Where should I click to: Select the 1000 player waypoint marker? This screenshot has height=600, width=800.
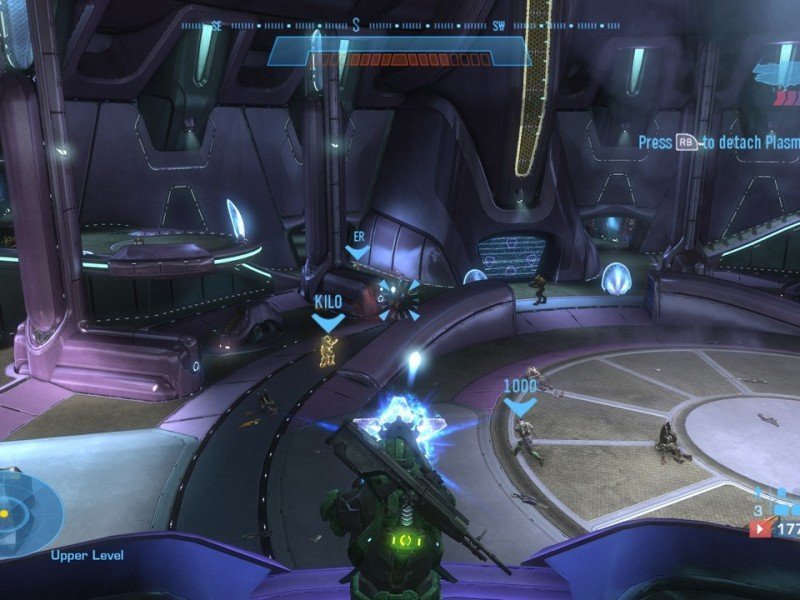click(519, 406)
